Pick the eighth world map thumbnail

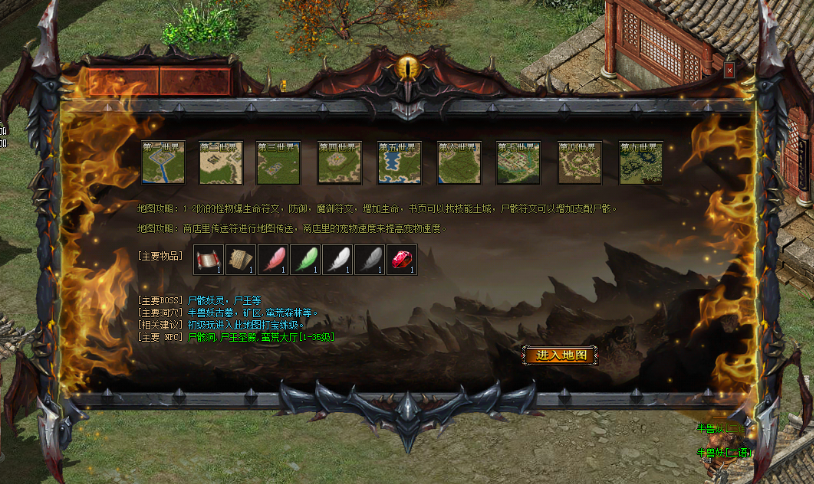pyautogui.click(x=579, y=163)
